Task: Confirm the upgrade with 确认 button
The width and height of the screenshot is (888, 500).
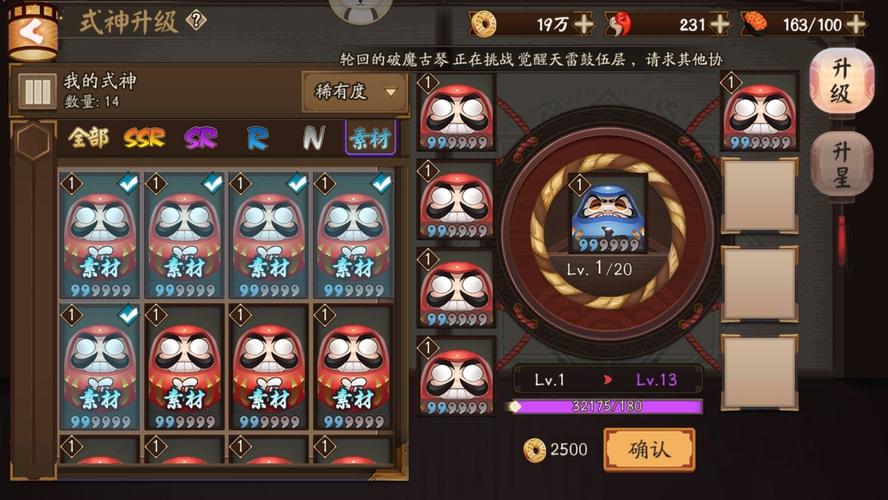Action: point(649,450)
